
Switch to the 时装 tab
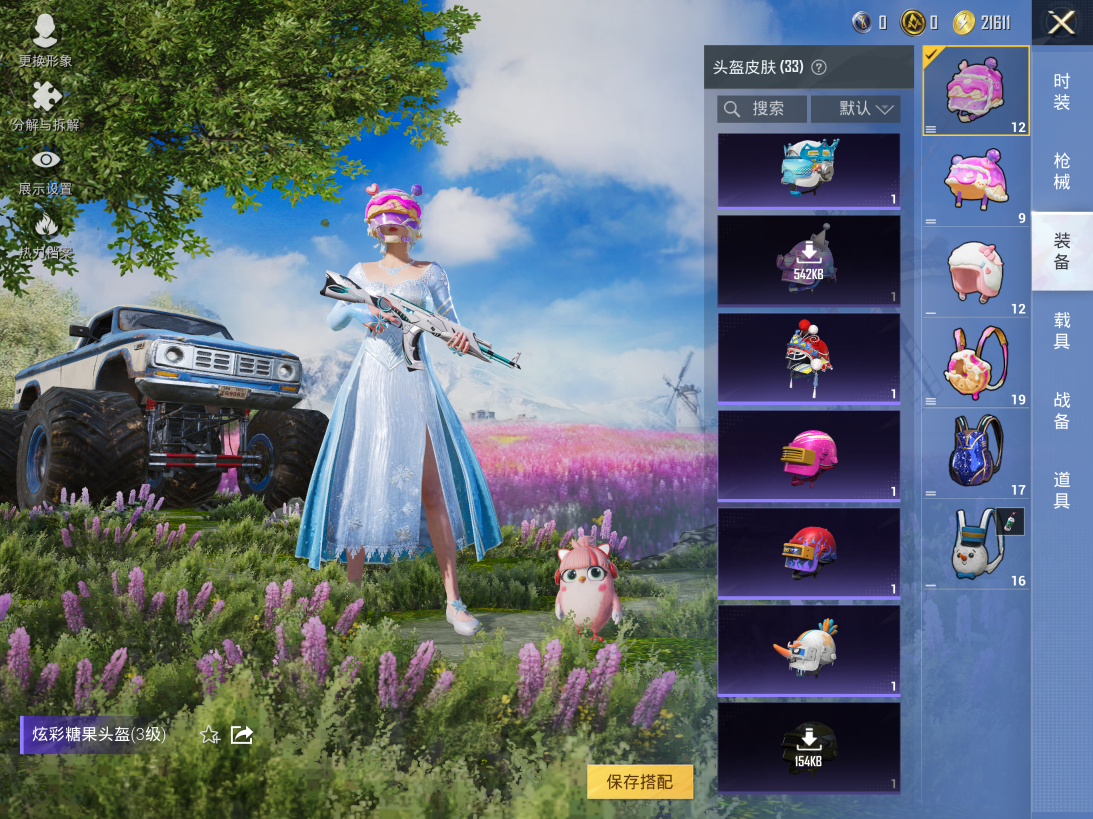(x=1061, y=92)
